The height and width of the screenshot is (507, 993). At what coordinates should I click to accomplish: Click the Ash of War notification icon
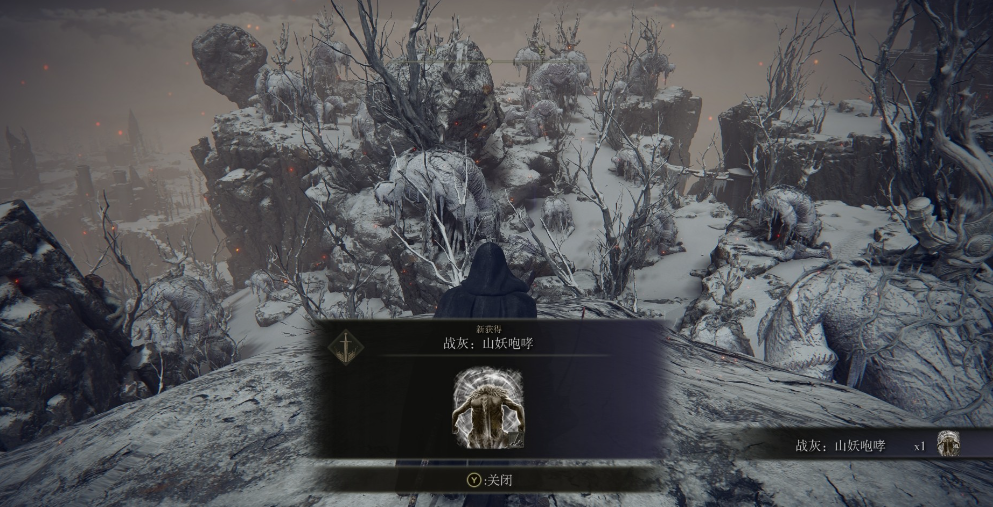coord(948,444)
